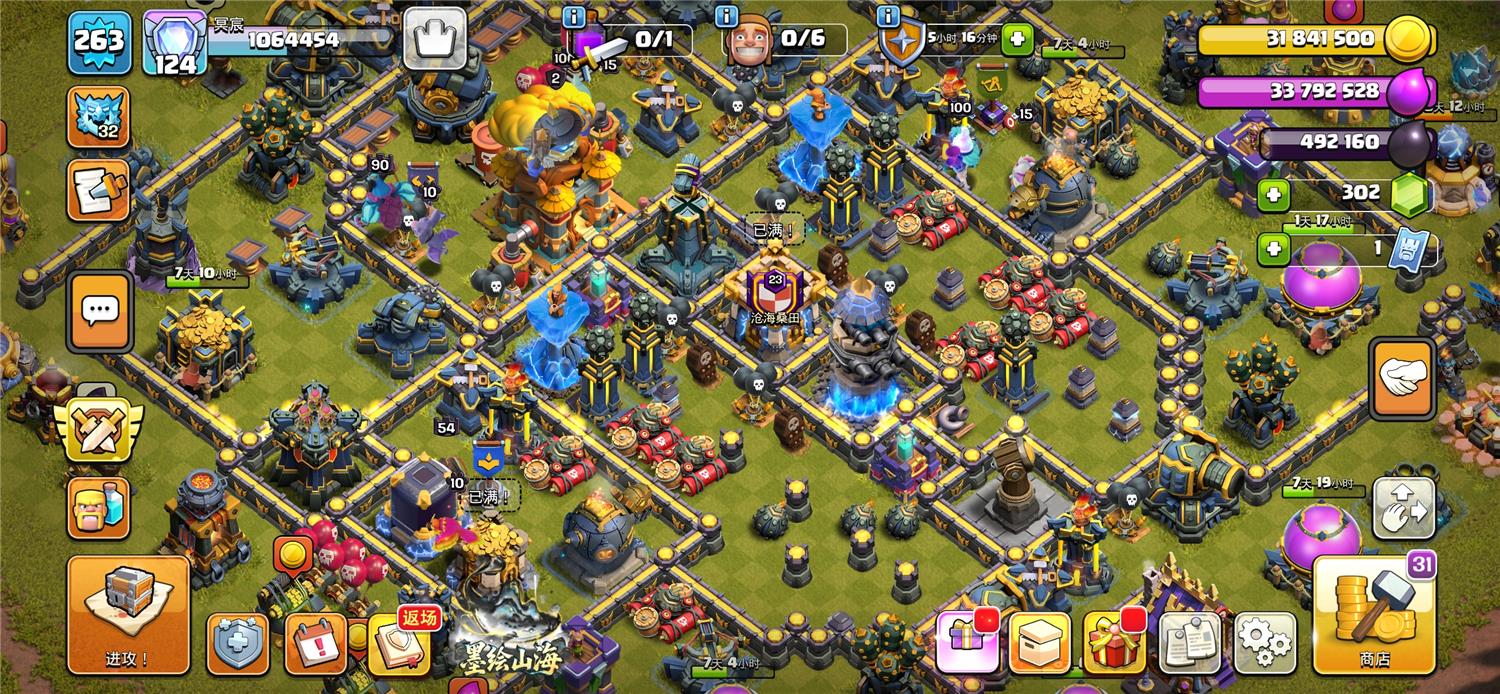The image size is (1500, 694).
Task: Click the crown button beside player name
Action: tap(435, 40)
